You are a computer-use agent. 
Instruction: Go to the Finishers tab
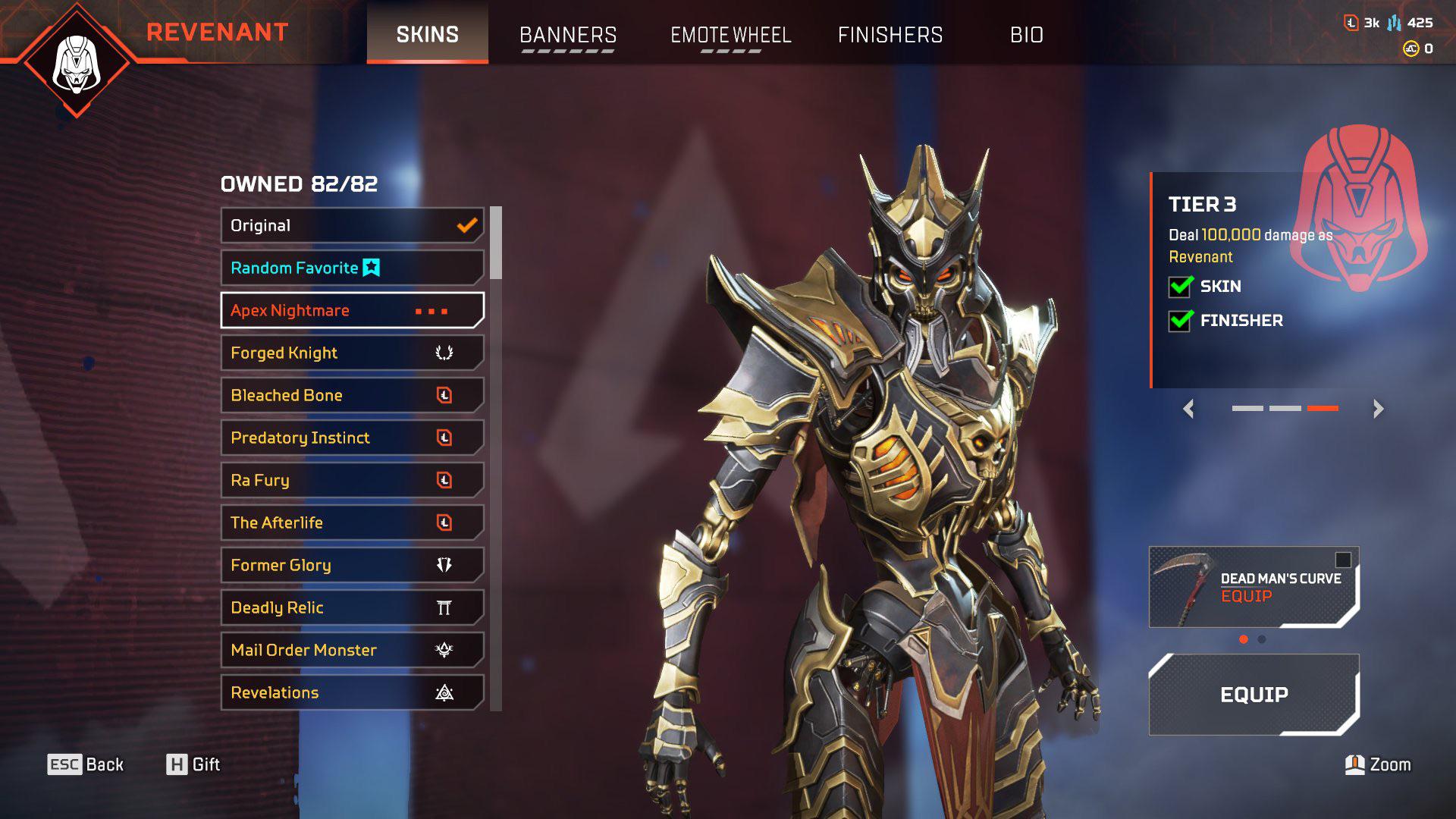(890, 35)
